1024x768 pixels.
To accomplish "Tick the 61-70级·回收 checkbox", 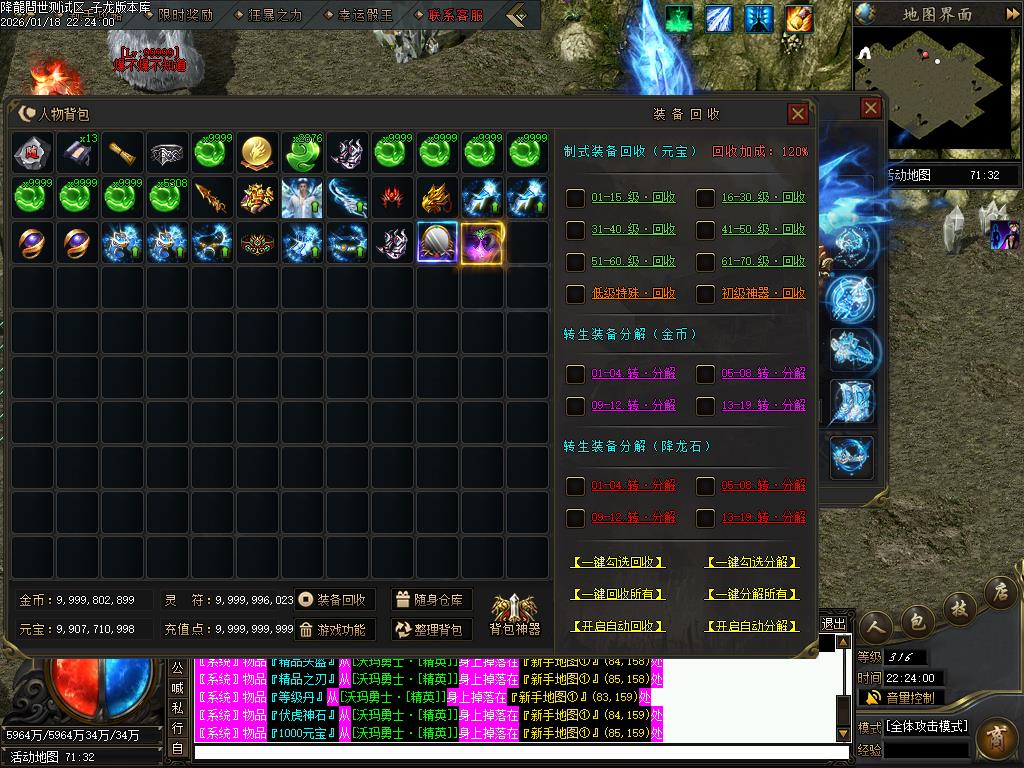I will [706, 262].
